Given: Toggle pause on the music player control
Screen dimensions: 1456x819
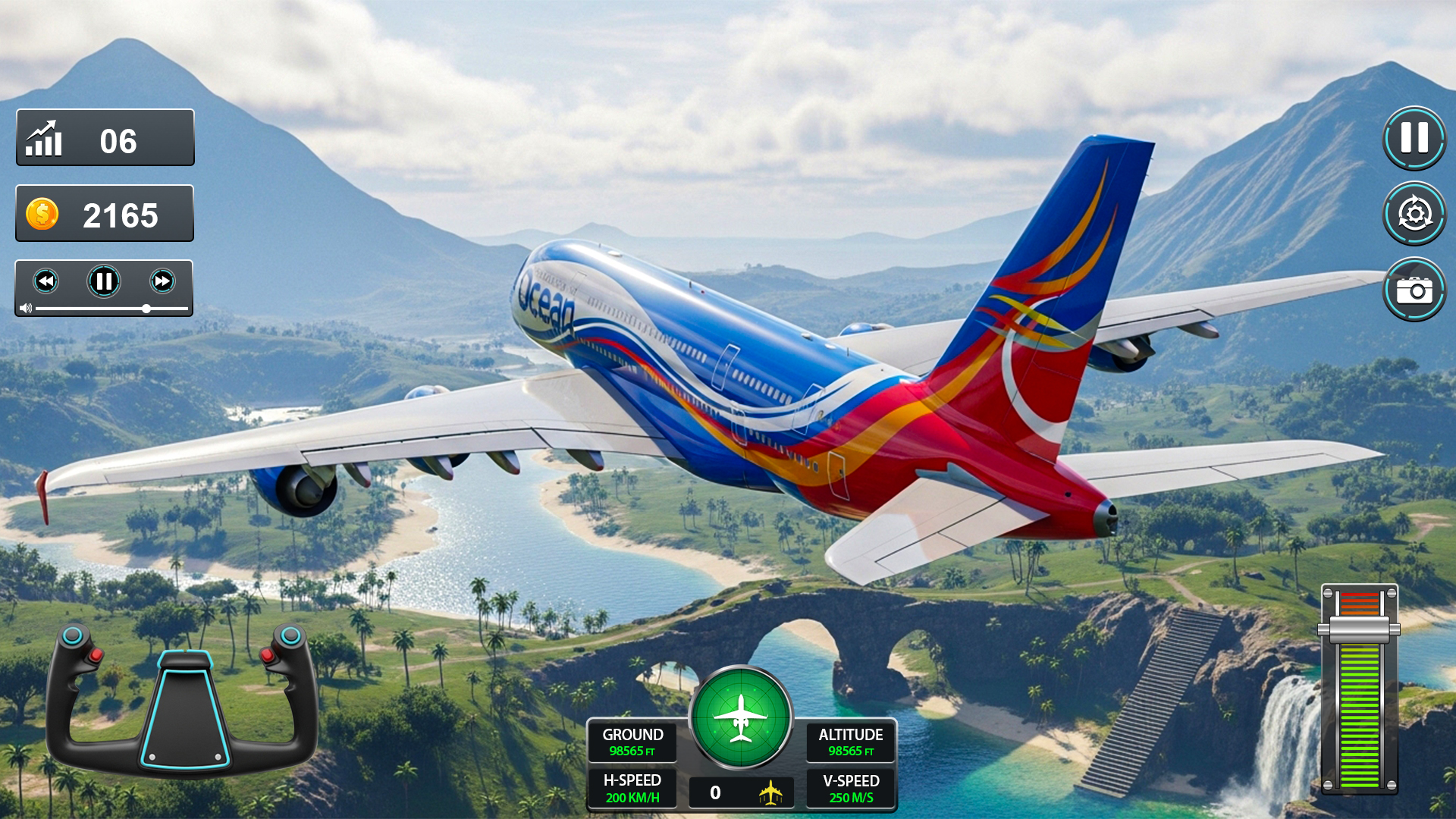Looking at the screenshot, I should pos(104,281).
